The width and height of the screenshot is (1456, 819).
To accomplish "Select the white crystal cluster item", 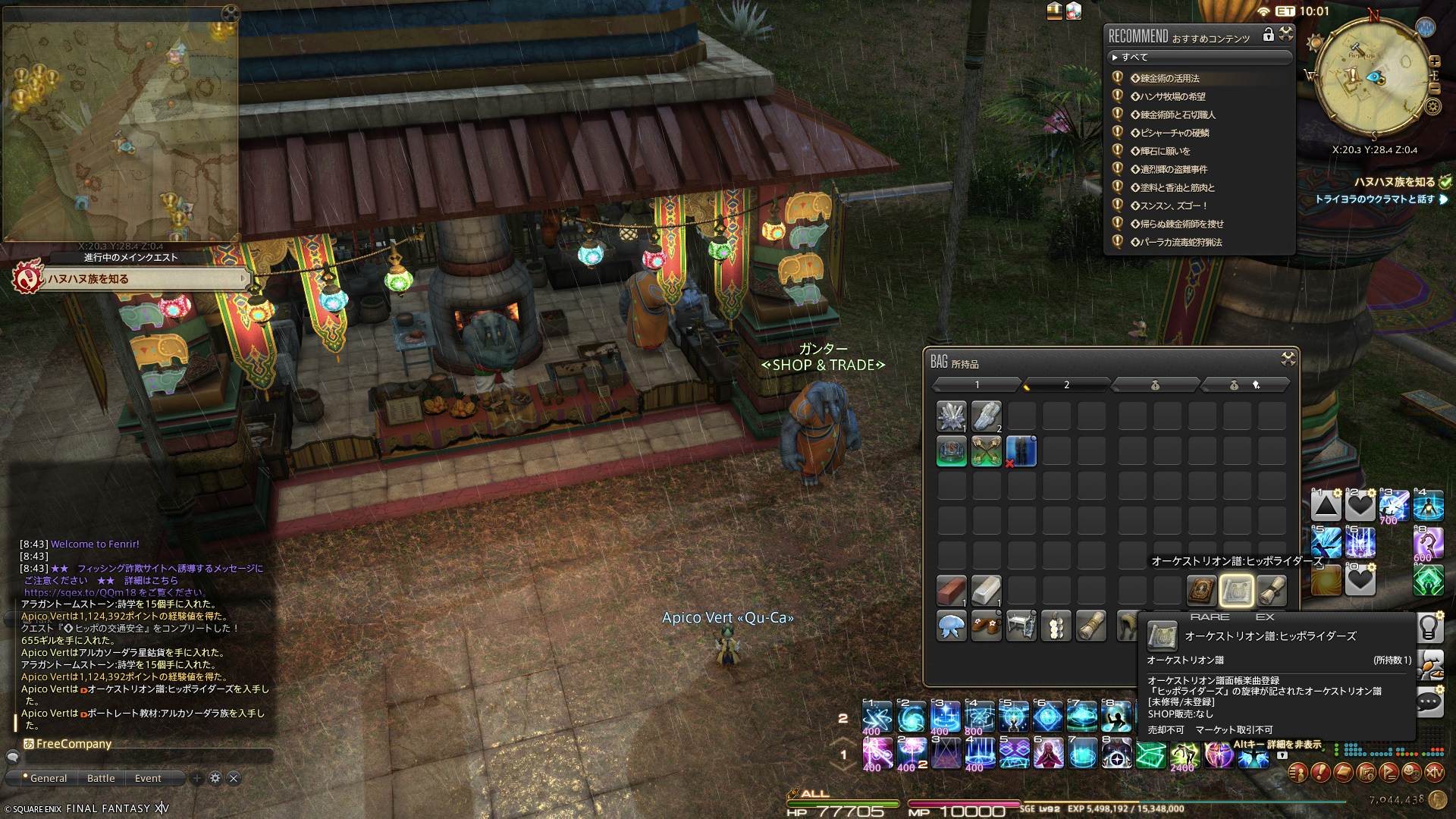I will point(951,416).
